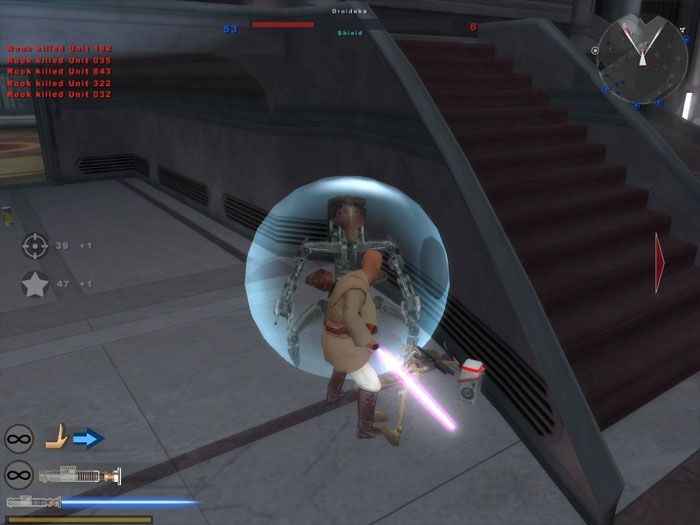Viewport: 700px width, 525px height.
Task: Click the crosshair kills icon
Action: click(35, 245)
